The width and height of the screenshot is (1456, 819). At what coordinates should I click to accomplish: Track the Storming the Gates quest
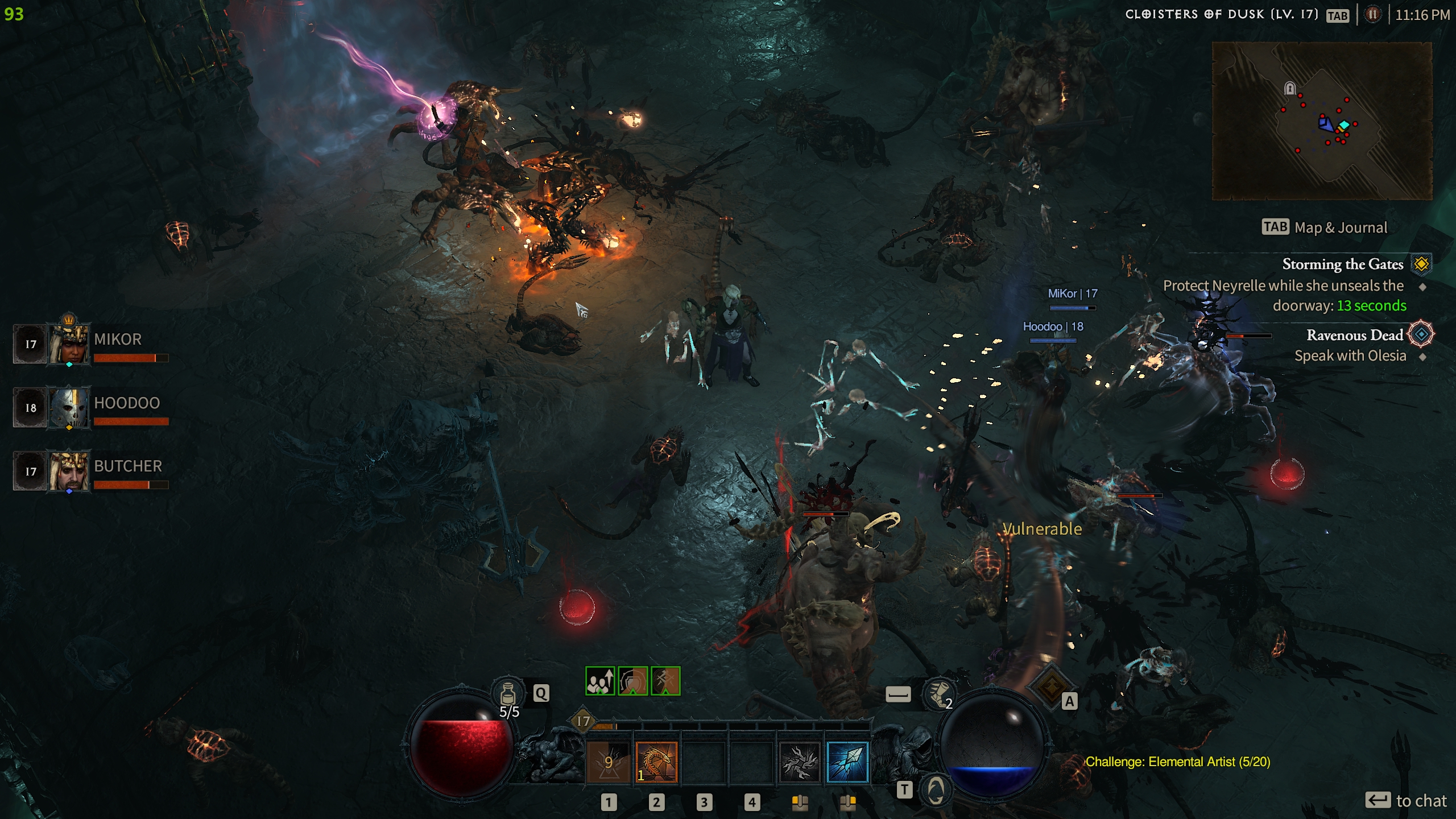coord(1342,264)
